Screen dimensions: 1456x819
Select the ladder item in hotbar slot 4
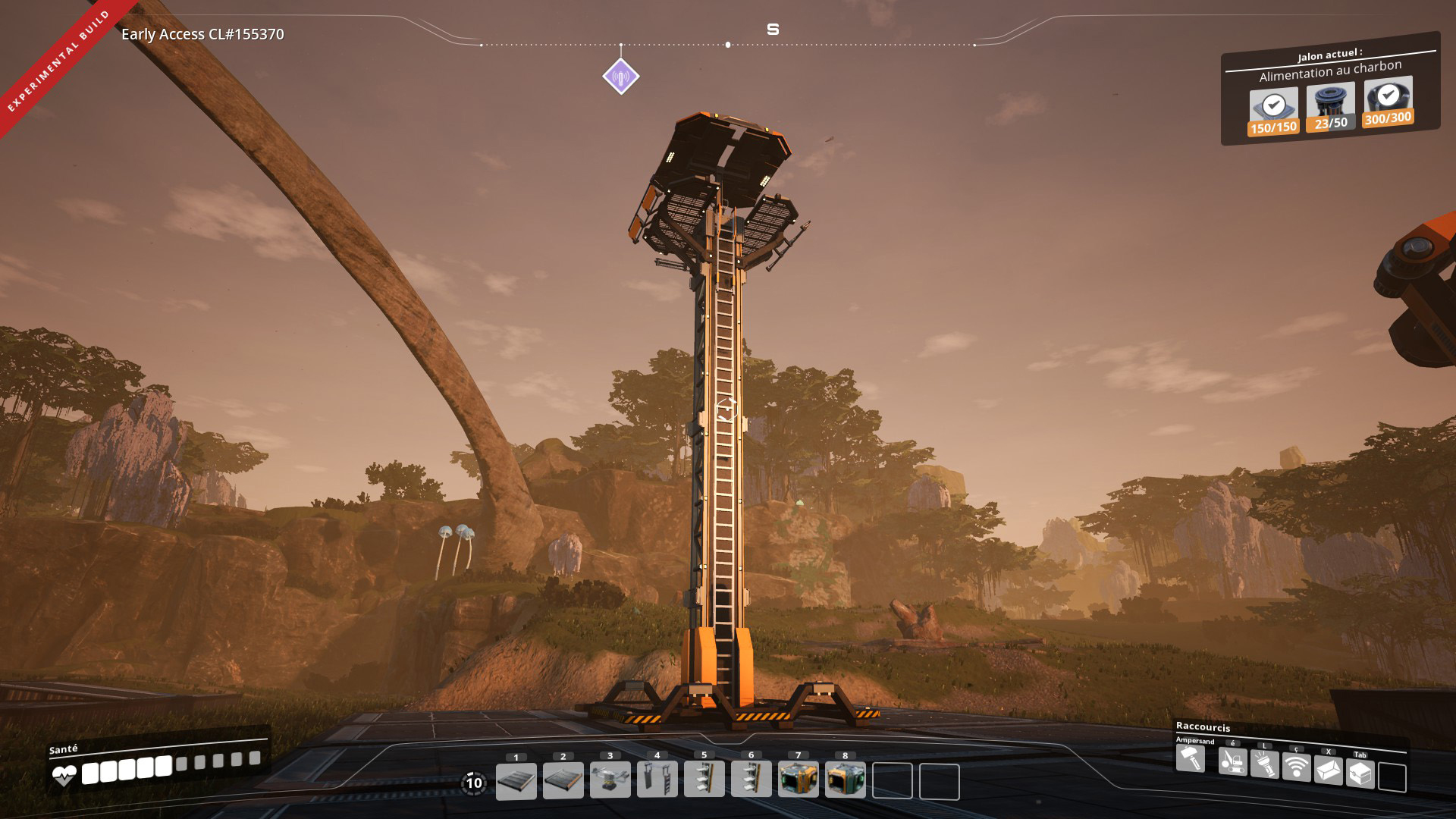point(657,780)
